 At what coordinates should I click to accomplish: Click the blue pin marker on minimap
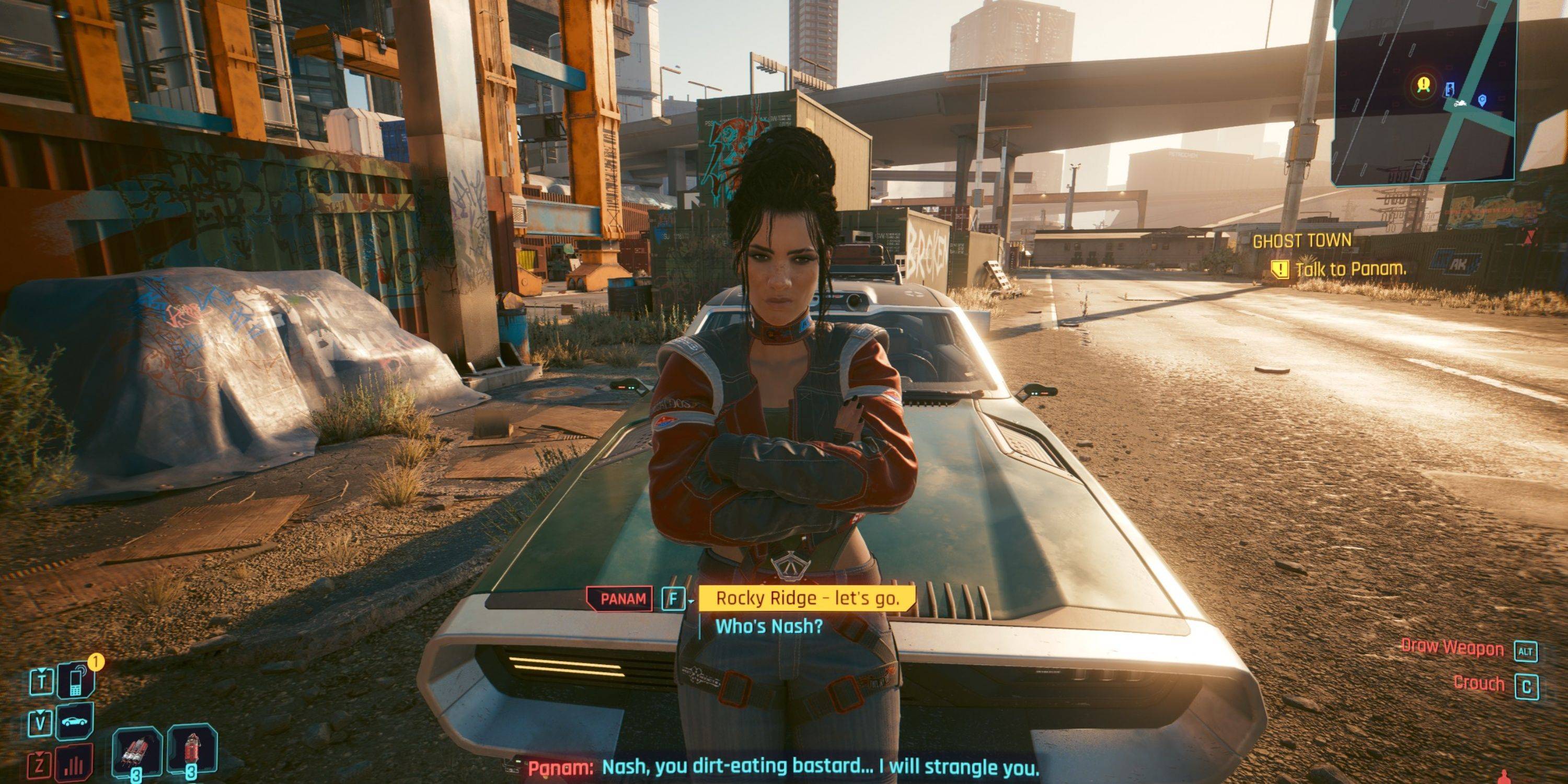(1482, 100)
